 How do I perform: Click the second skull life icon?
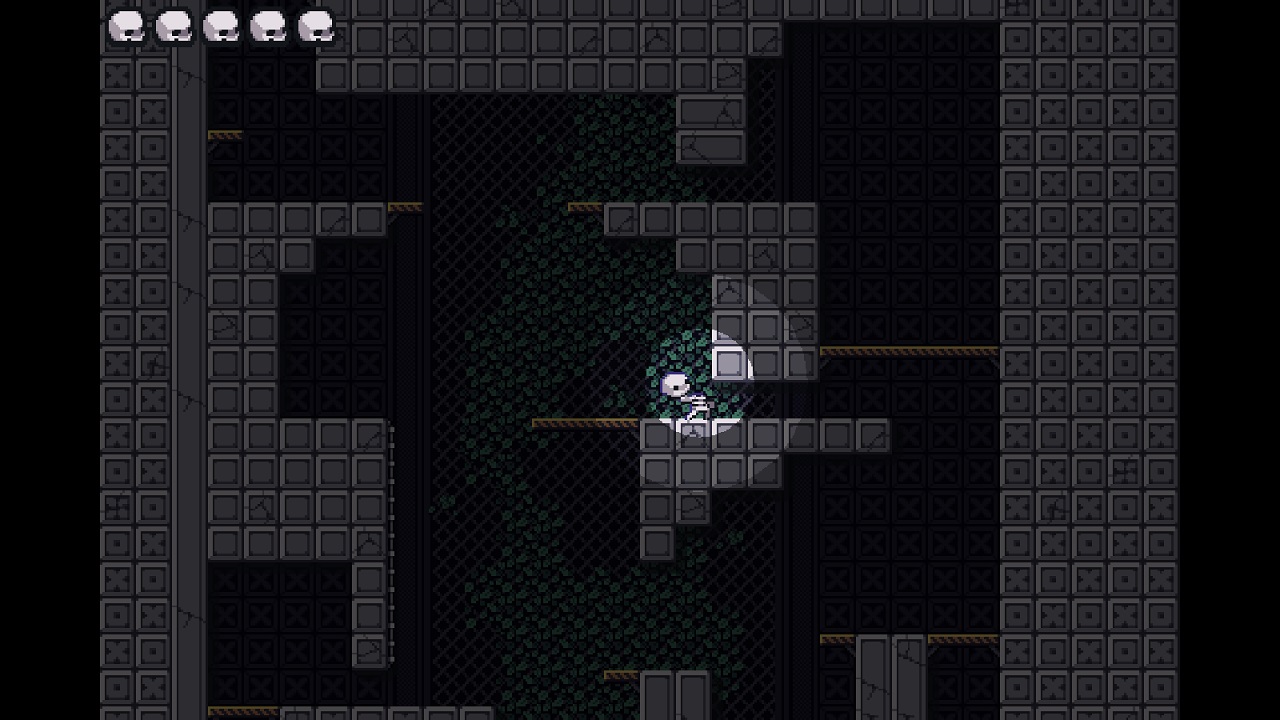172,23
